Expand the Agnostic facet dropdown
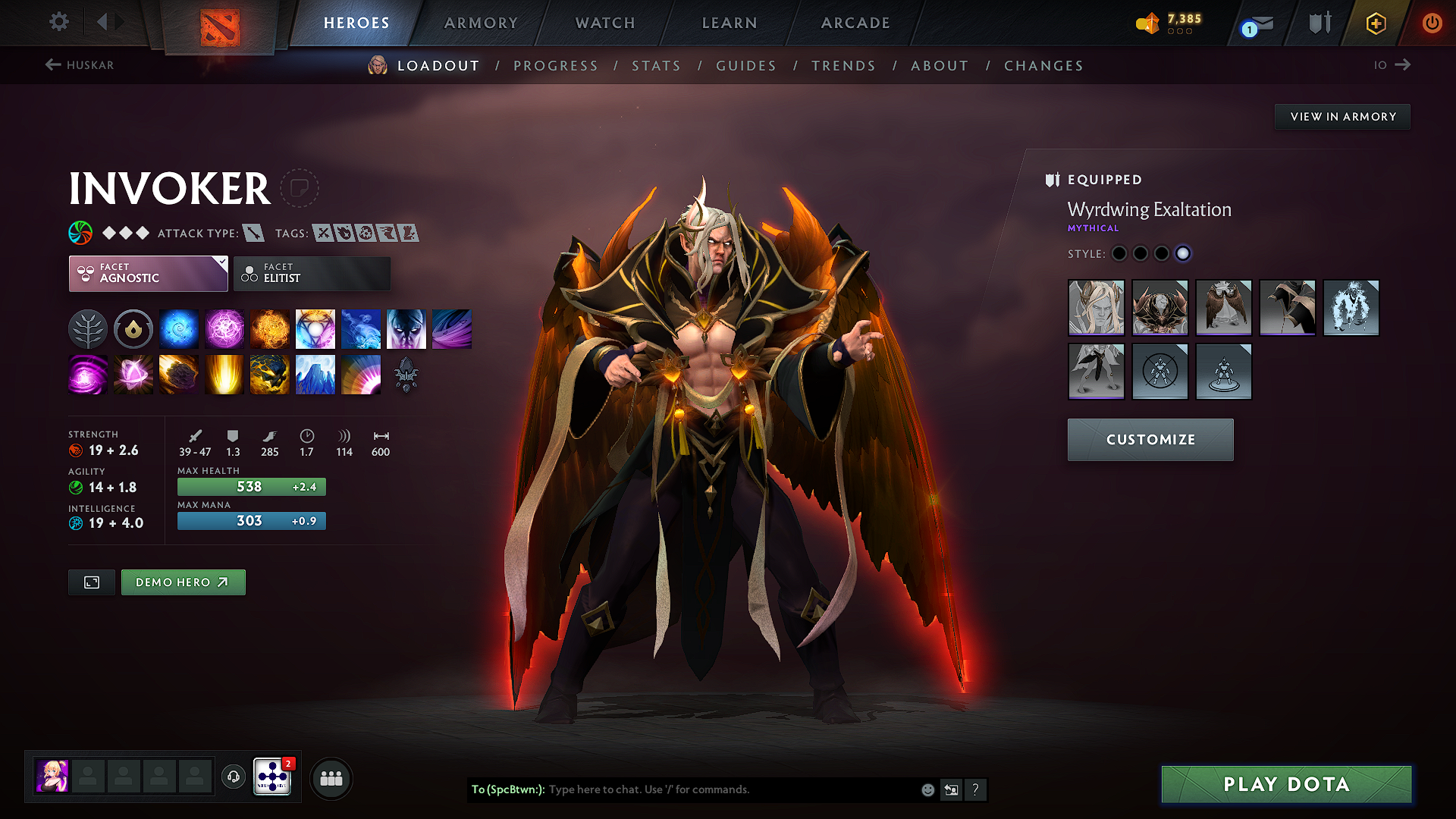This screenshot has height=819, width=1456. pyautogui.click(x=220, y=262)
